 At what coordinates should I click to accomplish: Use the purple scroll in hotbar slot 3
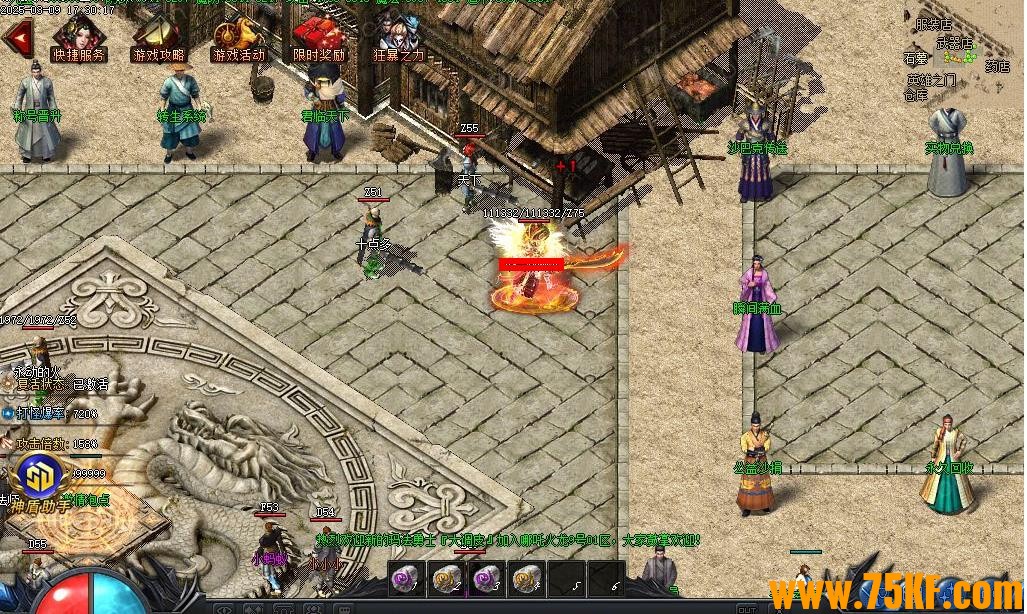click(x=485, y=577)
